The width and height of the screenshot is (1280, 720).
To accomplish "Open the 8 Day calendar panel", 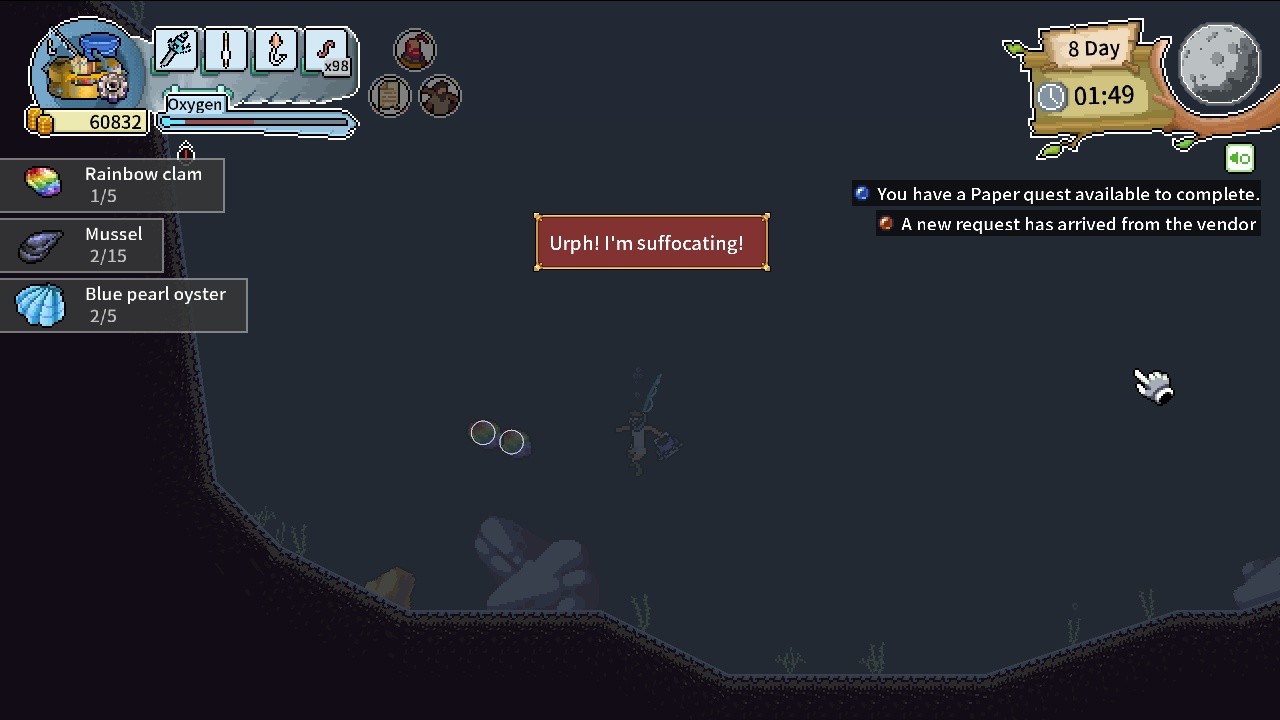I will [x=1094, y=48].
